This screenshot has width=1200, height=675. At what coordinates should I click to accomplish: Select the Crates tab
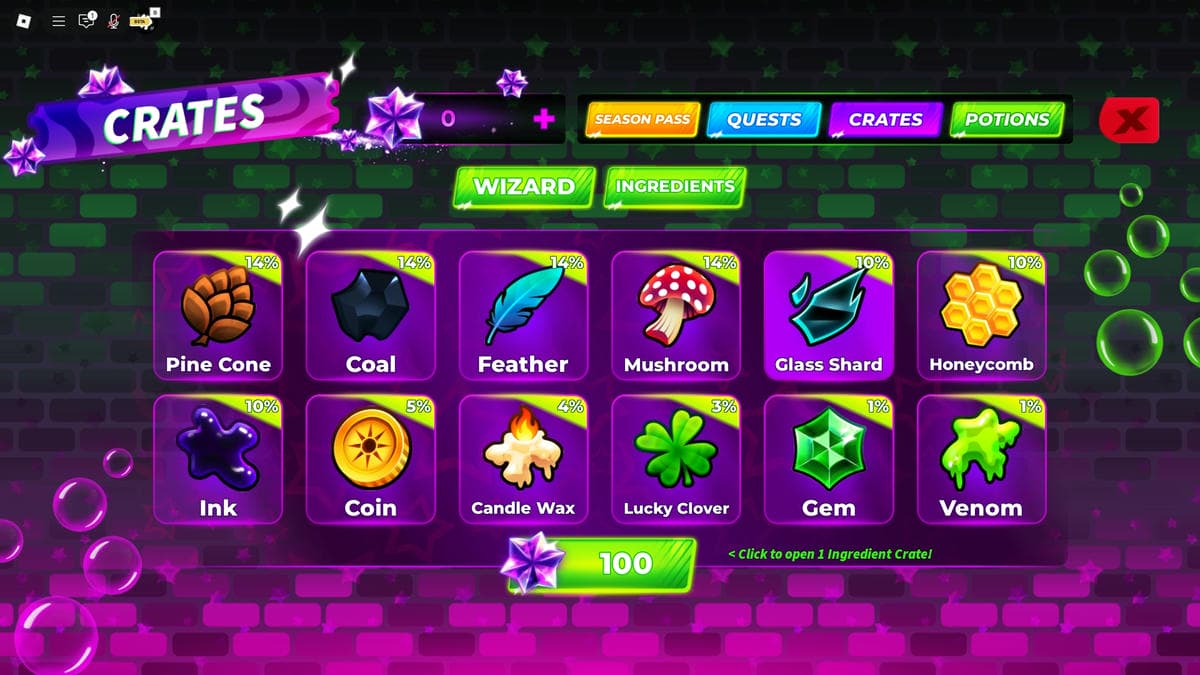pos(885,120)
